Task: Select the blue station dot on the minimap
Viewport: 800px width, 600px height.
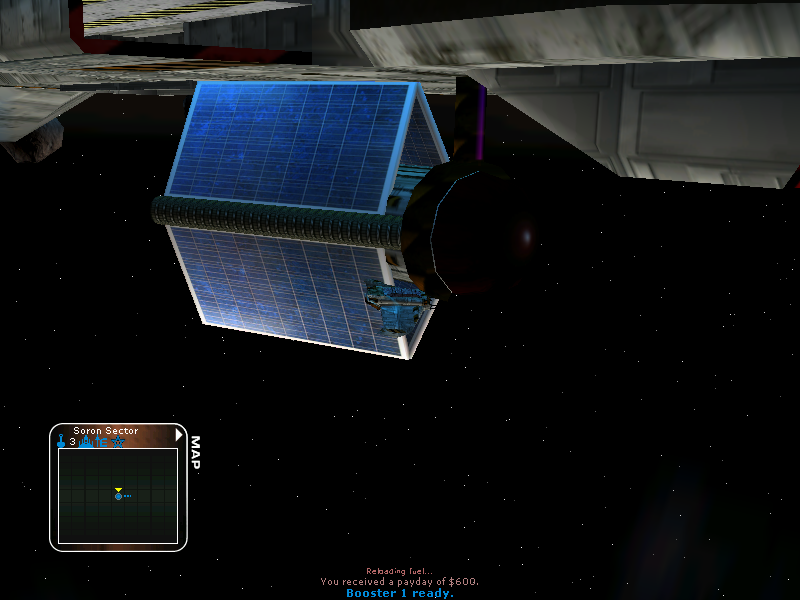Action: 118,496
